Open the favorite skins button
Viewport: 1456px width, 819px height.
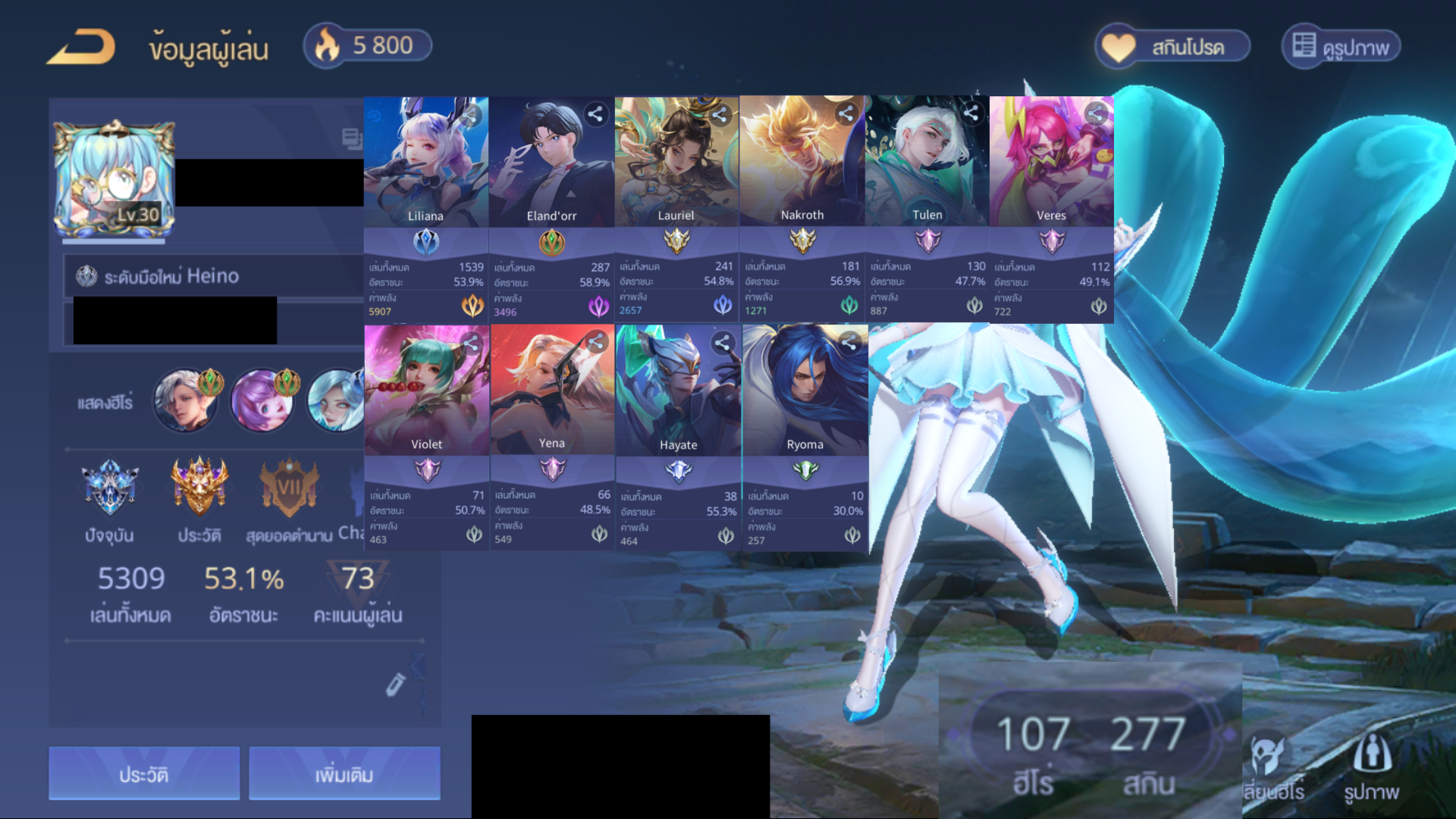tap(1172, 47)
